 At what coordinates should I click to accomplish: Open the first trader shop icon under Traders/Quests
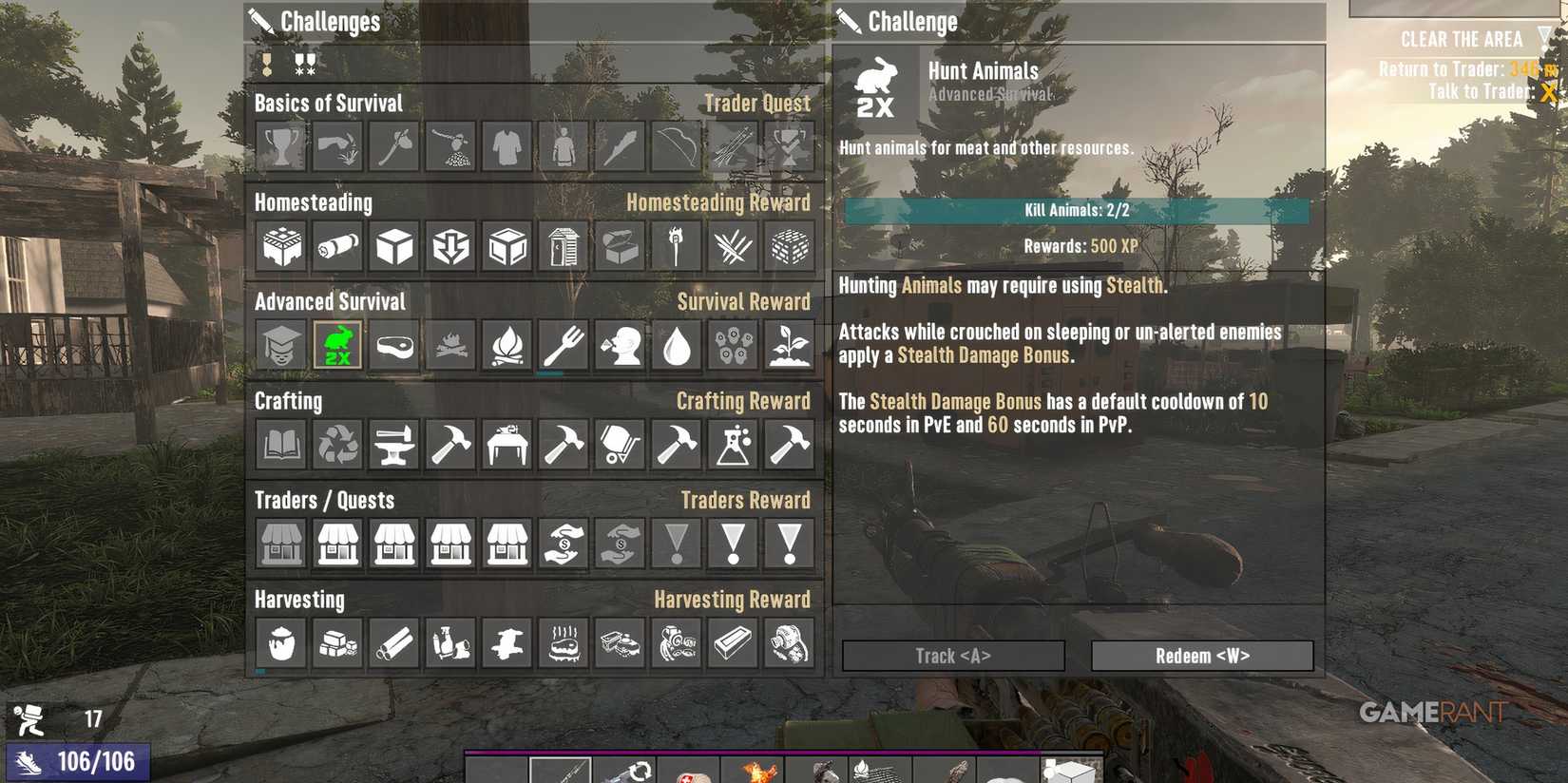tap(280, 544)
